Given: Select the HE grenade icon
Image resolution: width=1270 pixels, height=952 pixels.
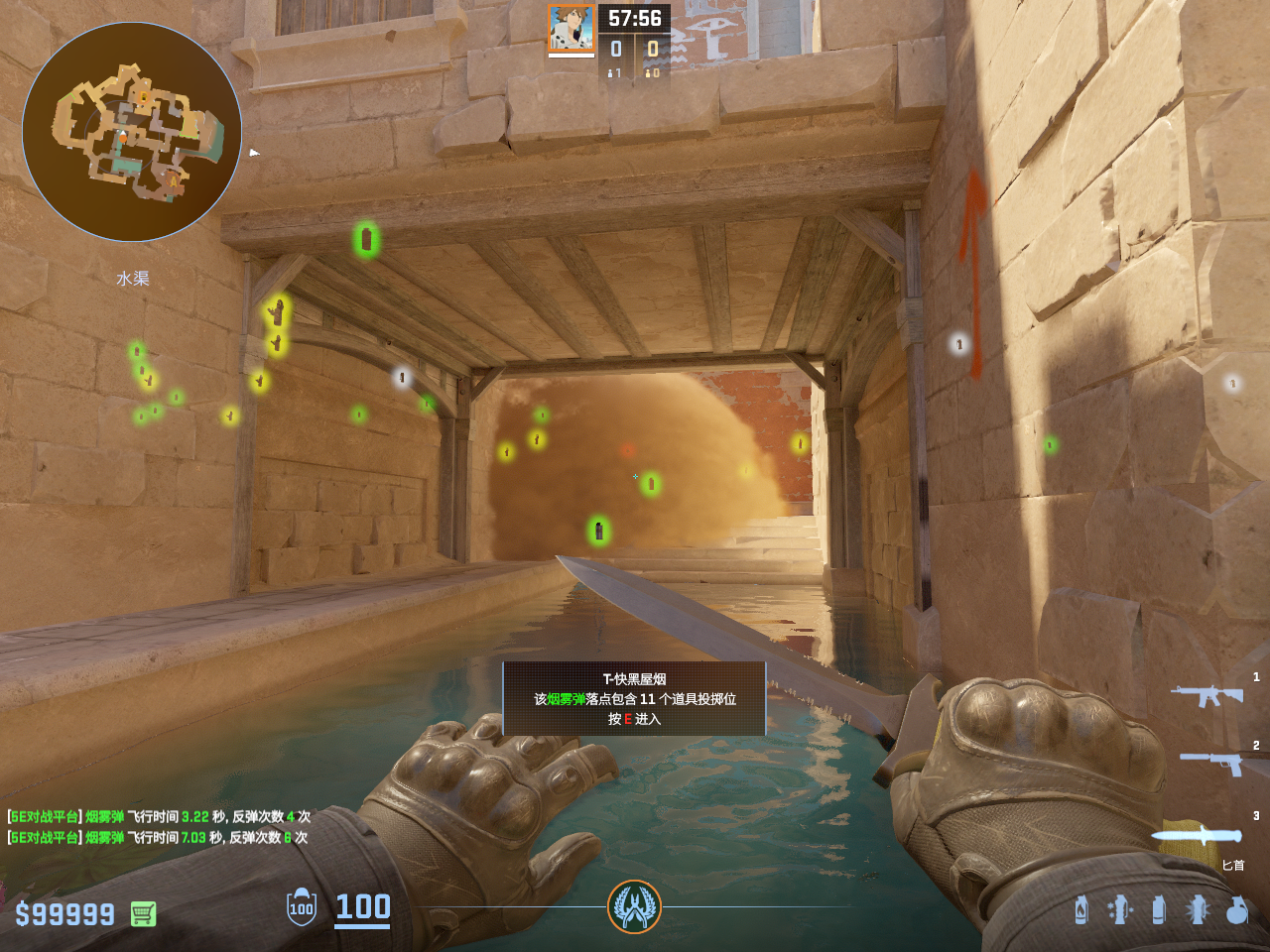Looking at the screenshot, I should pyautogui.click(x=1236, y=909).
